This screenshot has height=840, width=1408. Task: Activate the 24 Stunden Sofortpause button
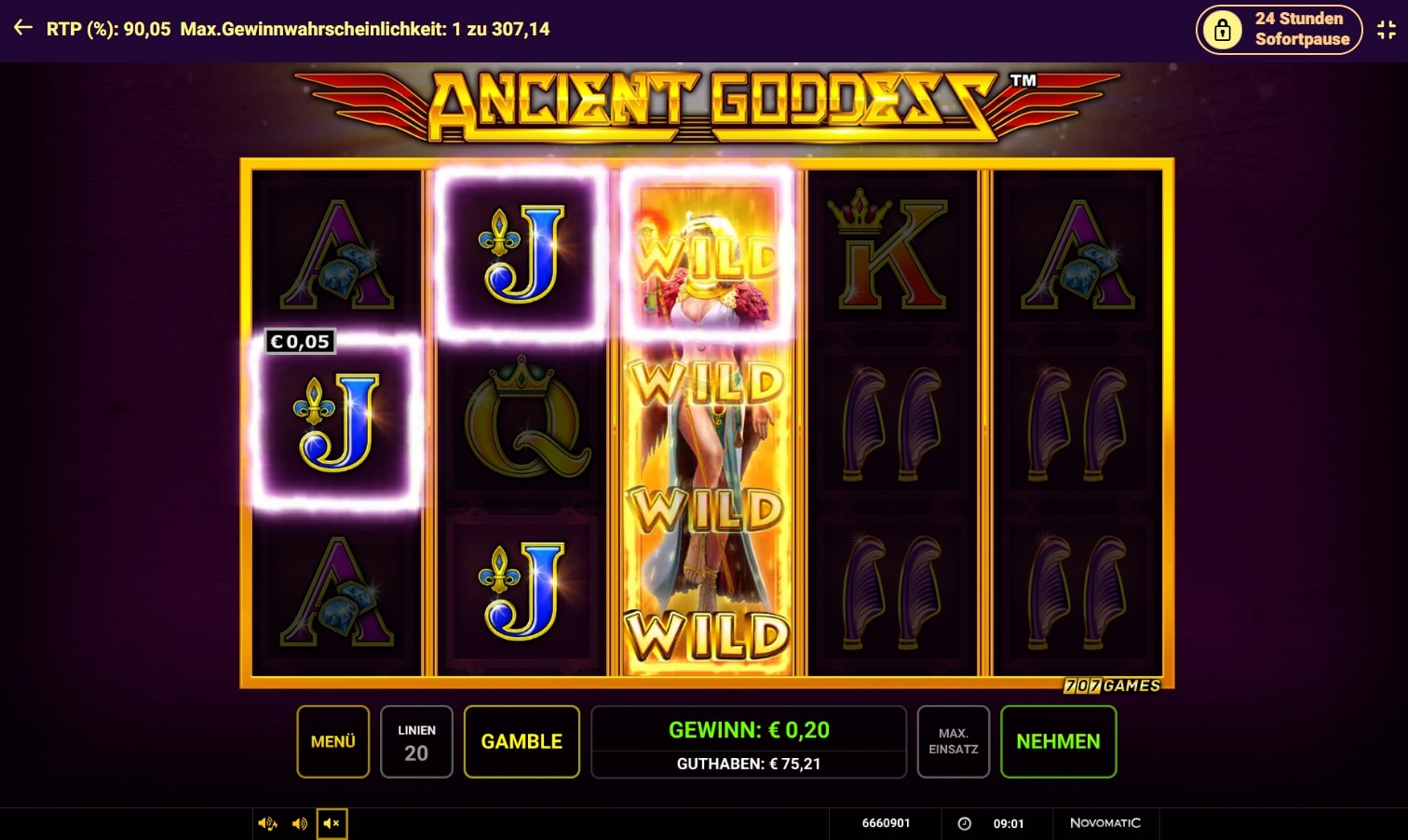(x=1279, y=30)
